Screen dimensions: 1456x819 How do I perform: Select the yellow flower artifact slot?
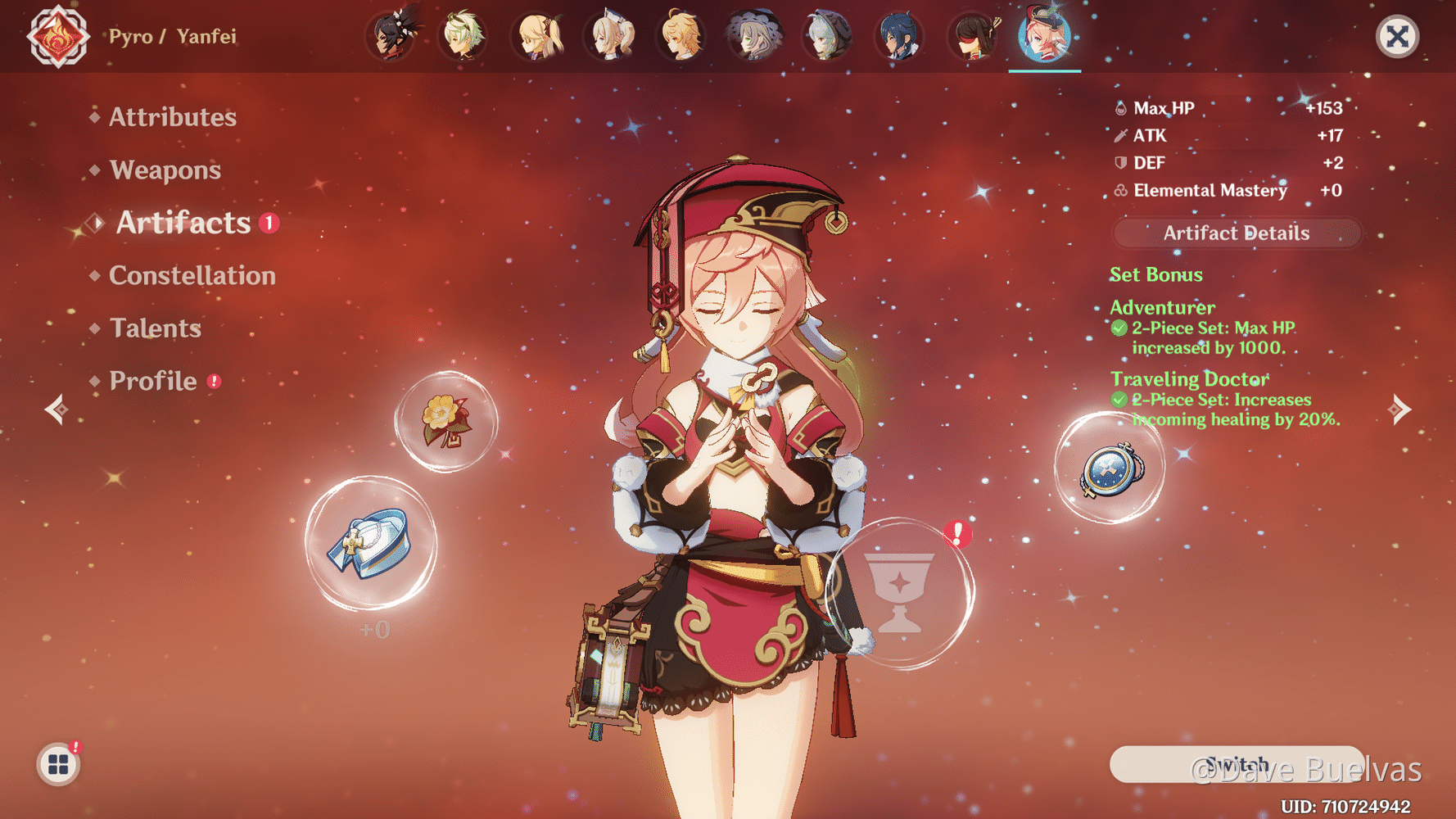click(446, 422)
